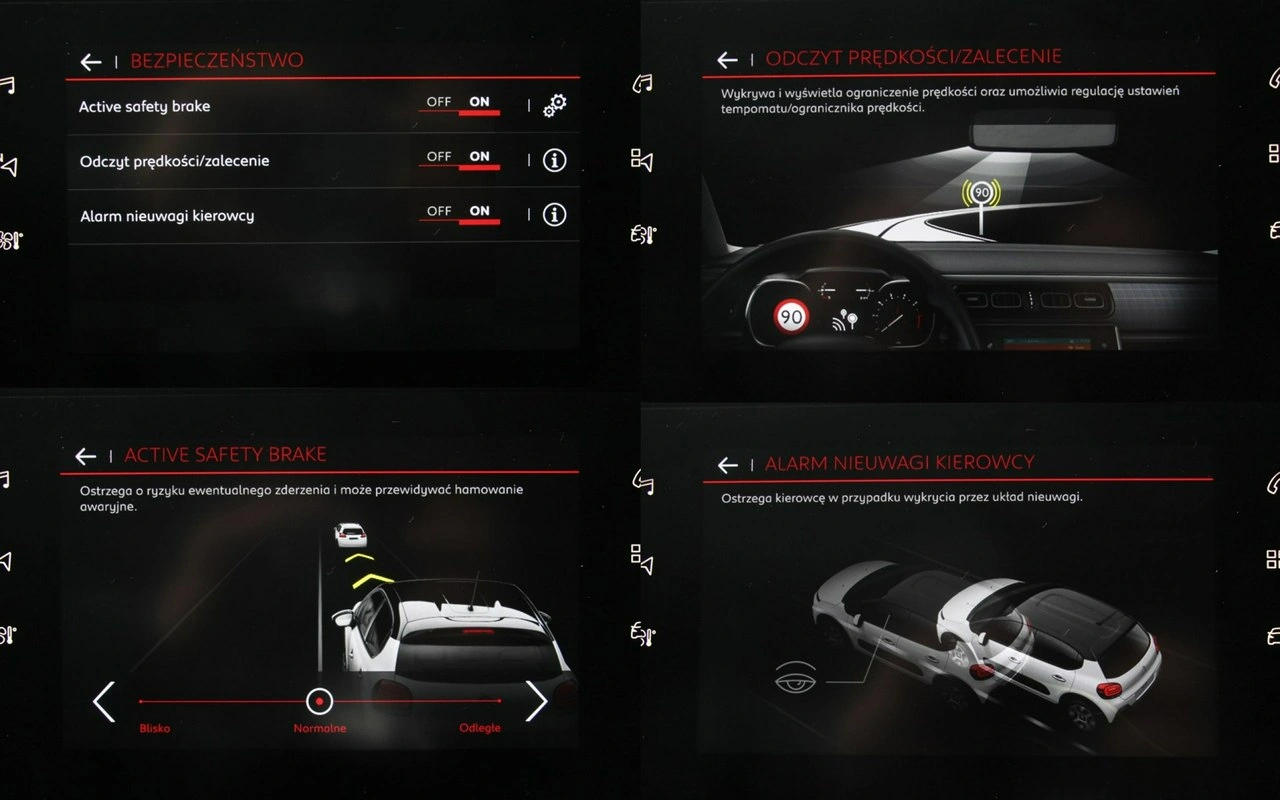1280x800 pixels.
Task: Set braking distance to Odległe
Action: coord(480,727)
